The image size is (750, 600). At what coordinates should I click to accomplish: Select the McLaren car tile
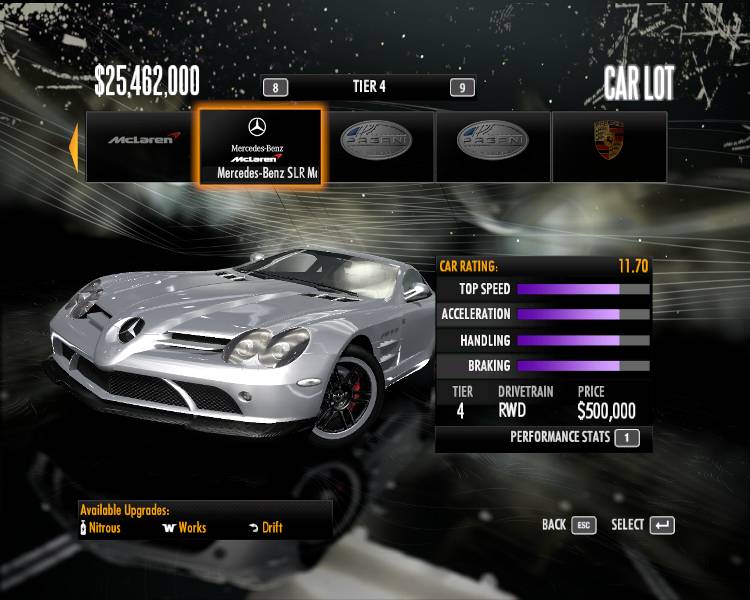tap(141, 146)
